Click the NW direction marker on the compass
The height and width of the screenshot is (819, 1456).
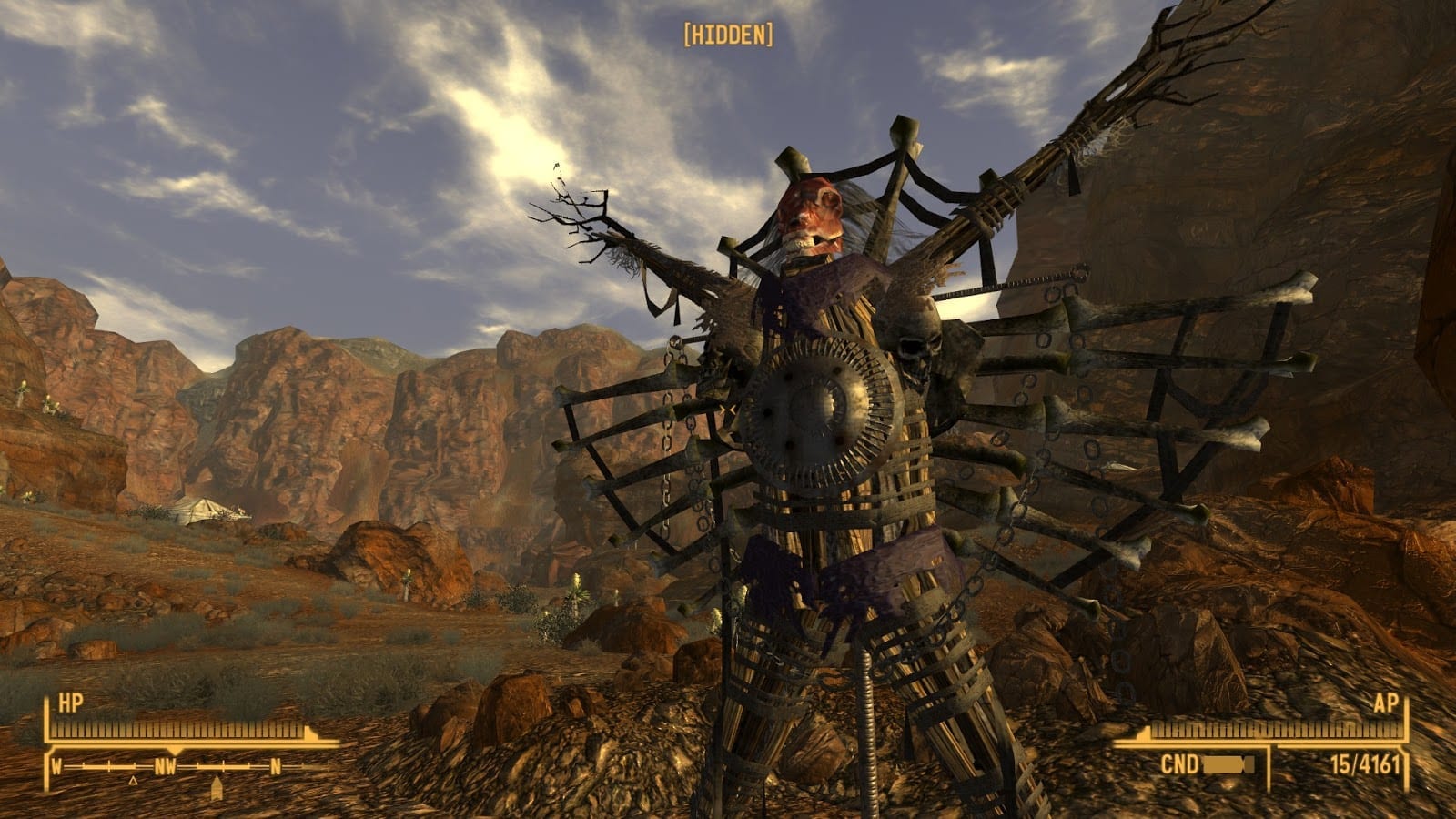point(166,766)
